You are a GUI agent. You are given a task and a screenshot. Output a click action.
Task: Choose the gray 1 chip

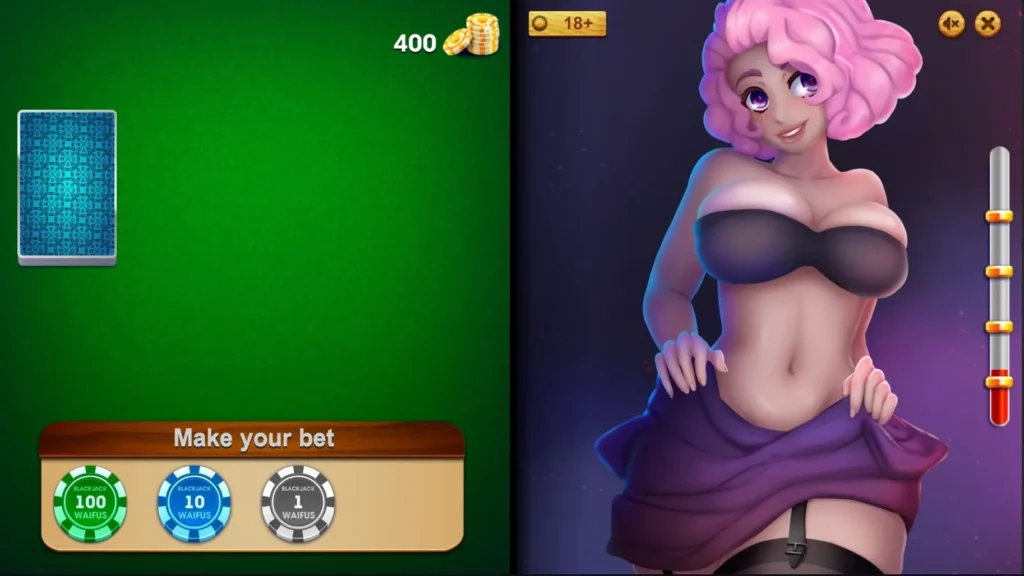click(x=298, y=503)
